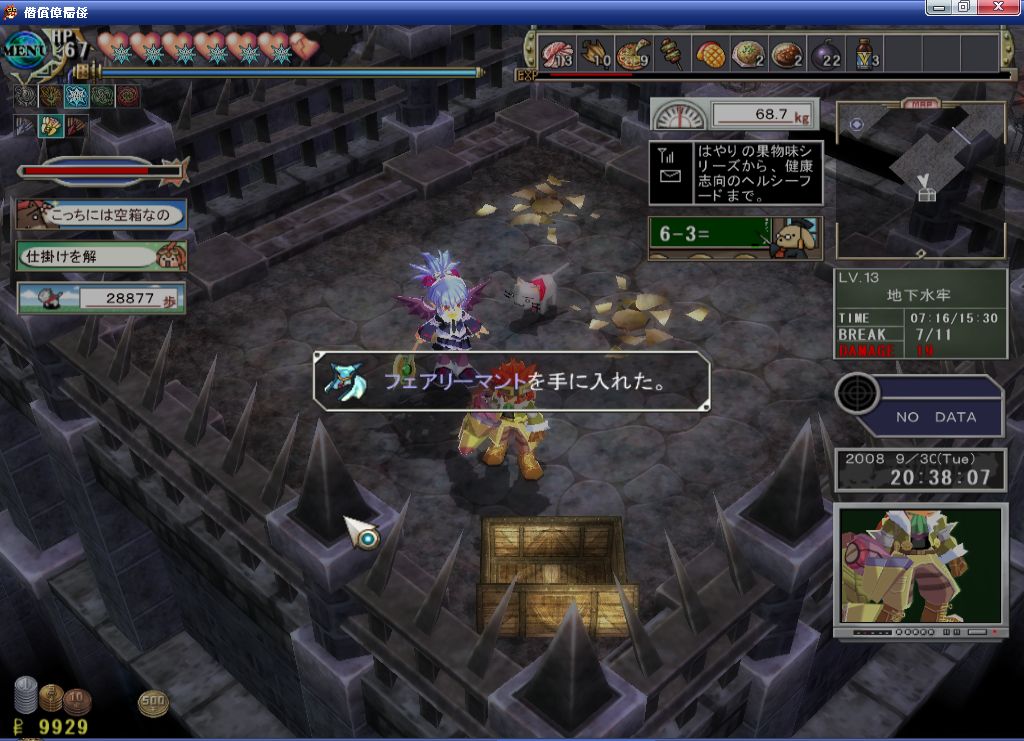1024x741 pixels.
Task: Select the curry plate item slot
Action: click(x=787, y=53)
